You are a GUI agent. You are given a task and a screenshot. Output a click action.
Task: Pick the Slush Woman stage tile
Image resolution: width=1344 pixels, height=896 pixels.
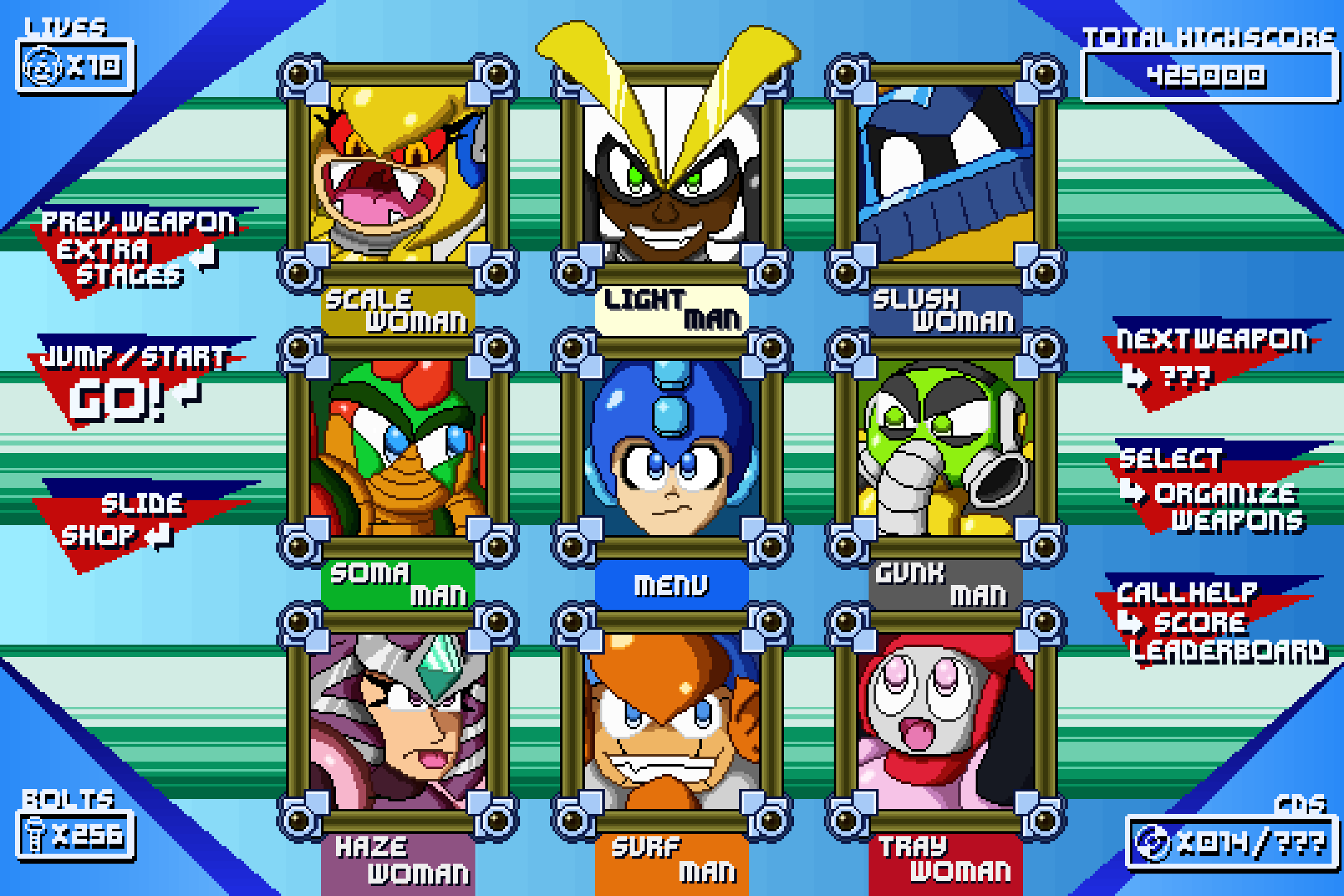tap(945, 173)
